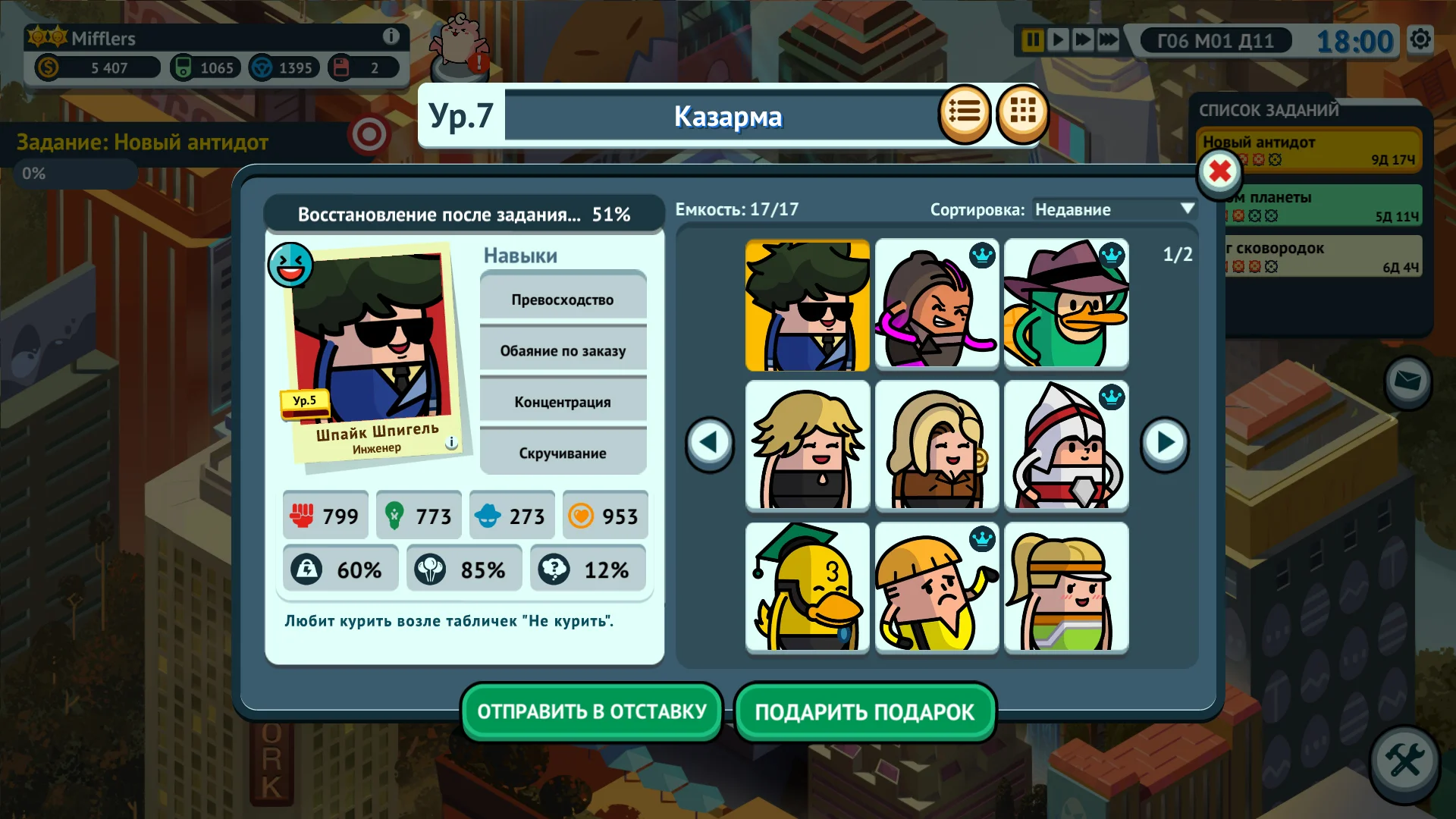Click the pet with alert notification at top
The image size is (1456, 819).
tap(459, 36)
